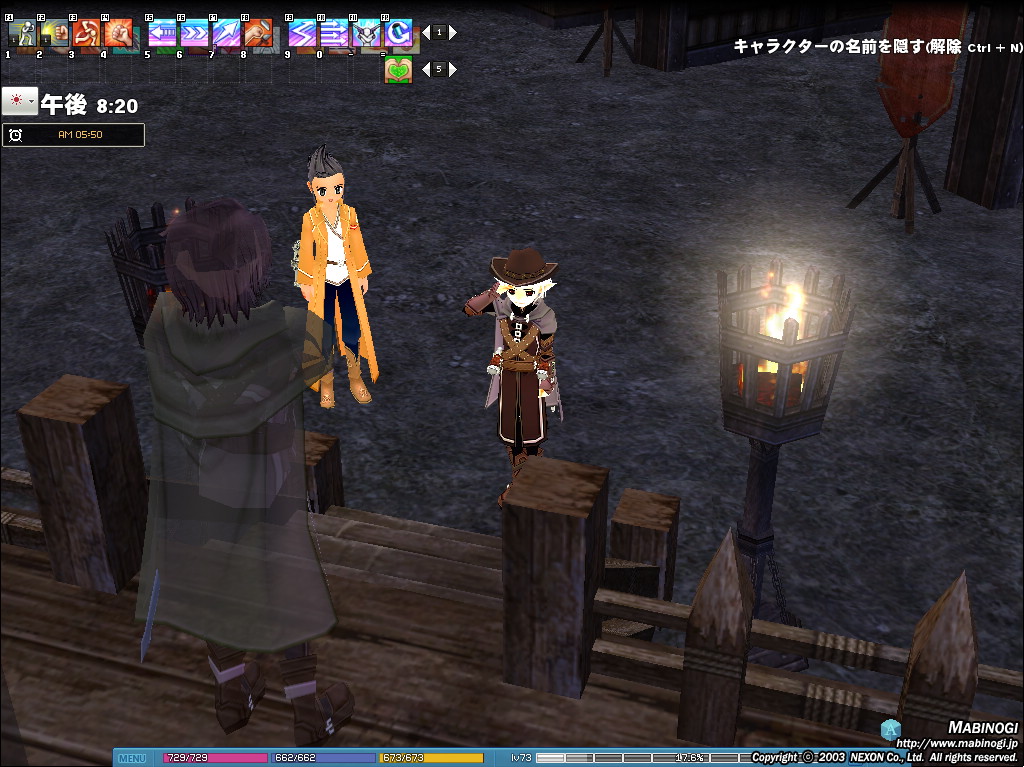Activate the F7 diagonal arrow skill
This screenshot has width=1024, height=767.
226,33
